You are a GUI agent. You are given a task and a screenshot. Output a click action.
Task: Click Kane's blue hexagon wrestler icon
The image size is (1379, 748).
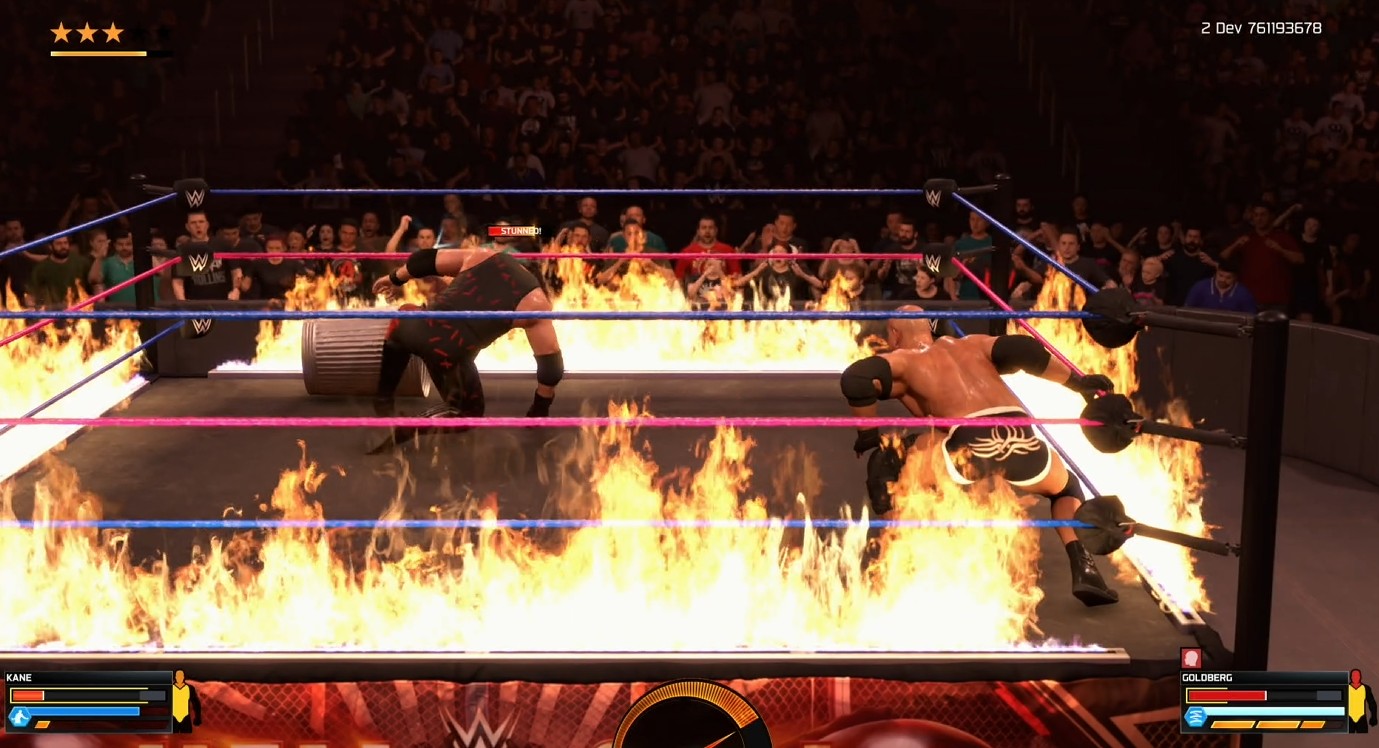tap(19, 715)
